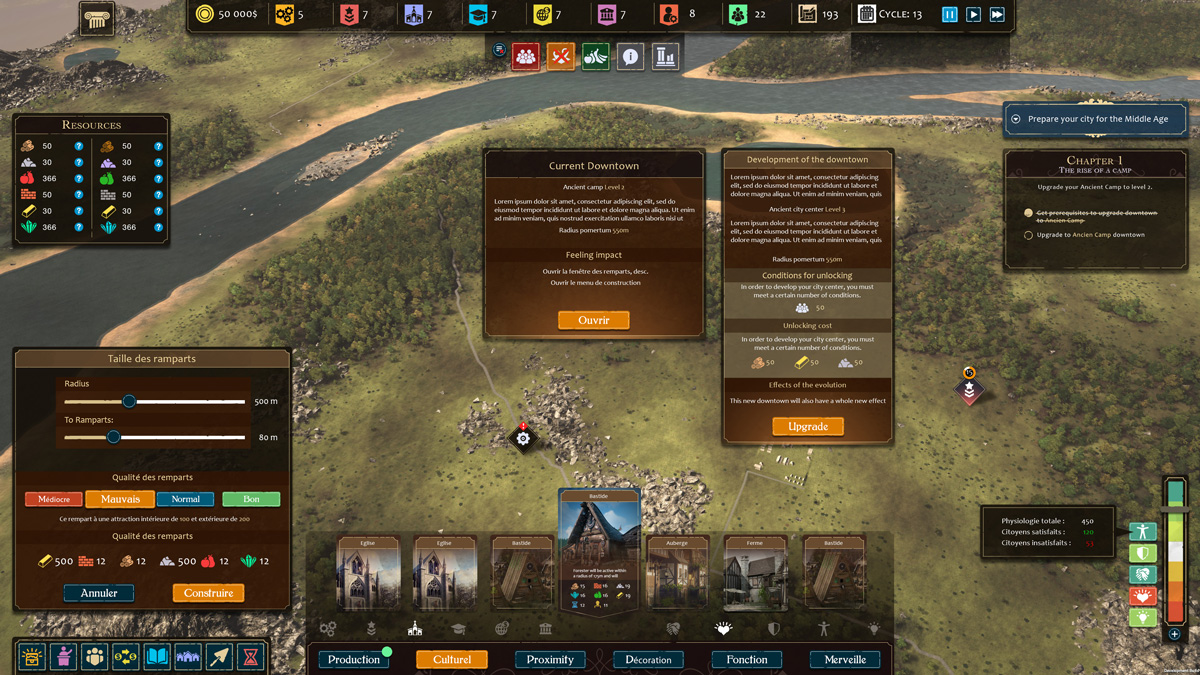Confirm the ramparts with Construire
The height and width of the screenshot is (675, 1200).
[208, 593]
